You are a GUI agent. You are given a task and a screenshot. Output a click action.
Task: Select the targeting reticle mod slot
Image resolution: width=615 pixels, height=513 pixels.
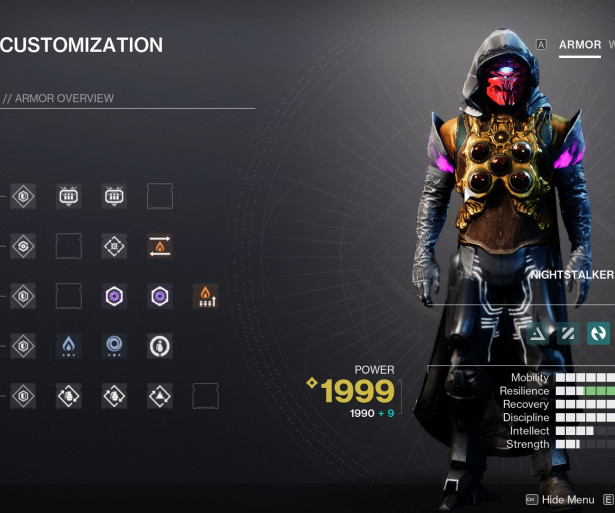coord(114,246)
